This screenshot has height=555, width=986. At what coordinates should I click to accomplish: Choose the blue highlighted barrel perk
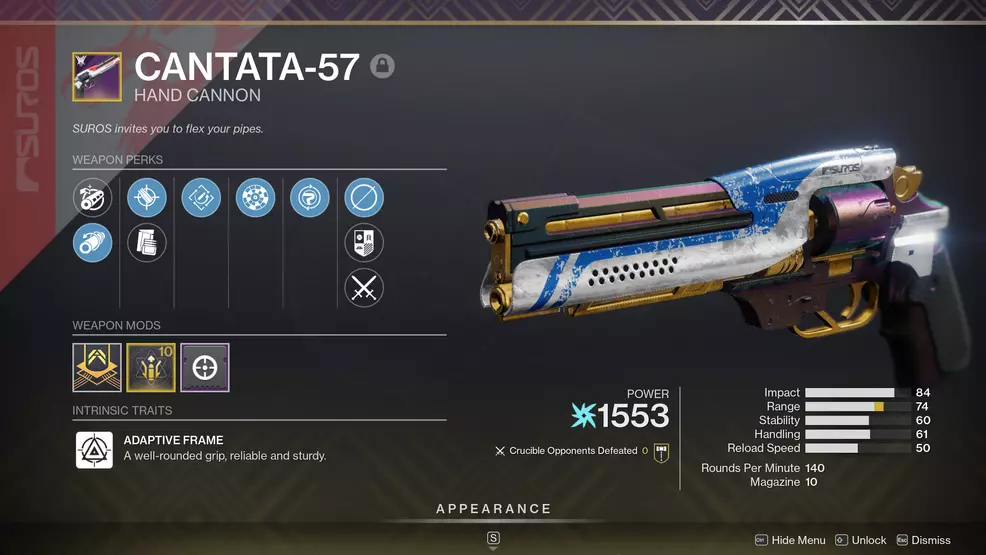coord(93,242)
